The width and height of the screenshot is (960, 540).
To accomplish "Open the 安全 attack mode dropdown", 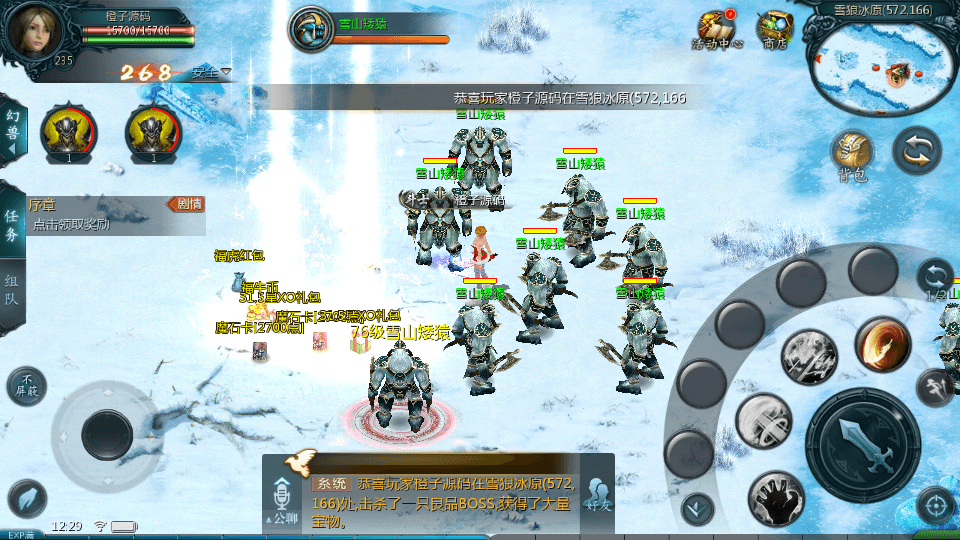I will (210, 72).
